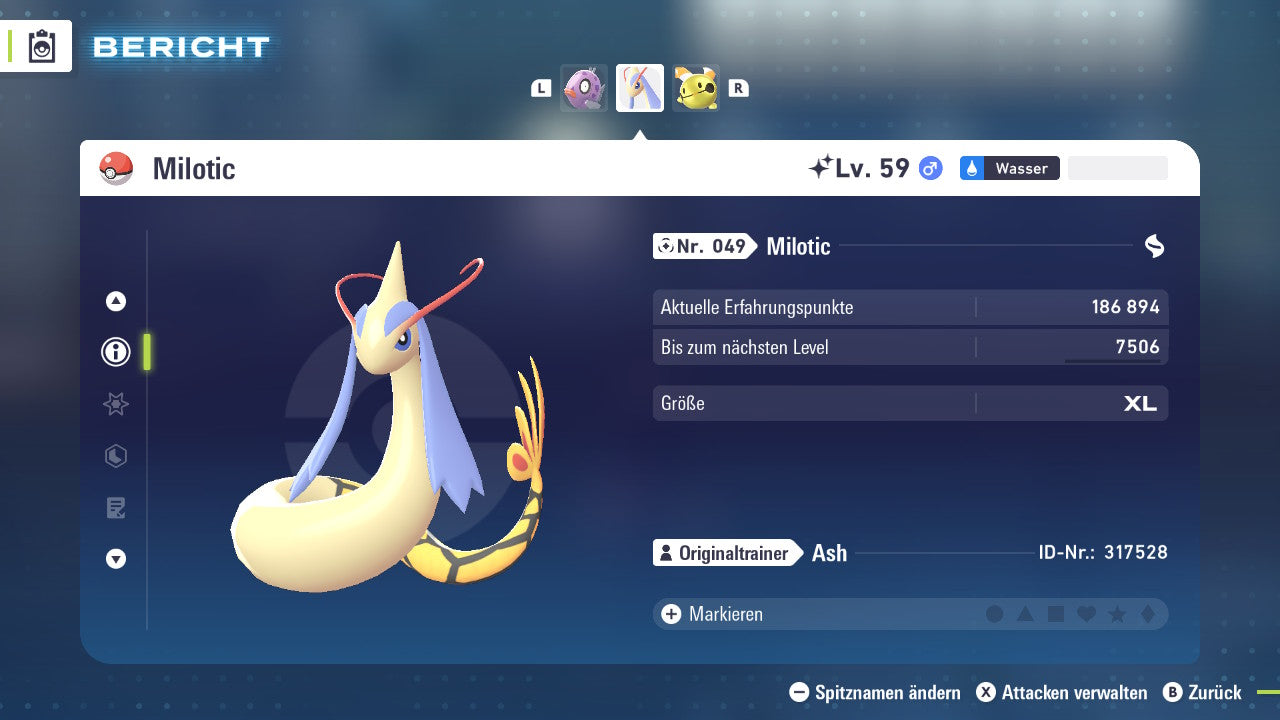The width and height of the screenshot is (1280, 720).
Task: Click the Poké Ball icon beside Milotic's name
Action: pyautogui.click(x=116, y=168)
